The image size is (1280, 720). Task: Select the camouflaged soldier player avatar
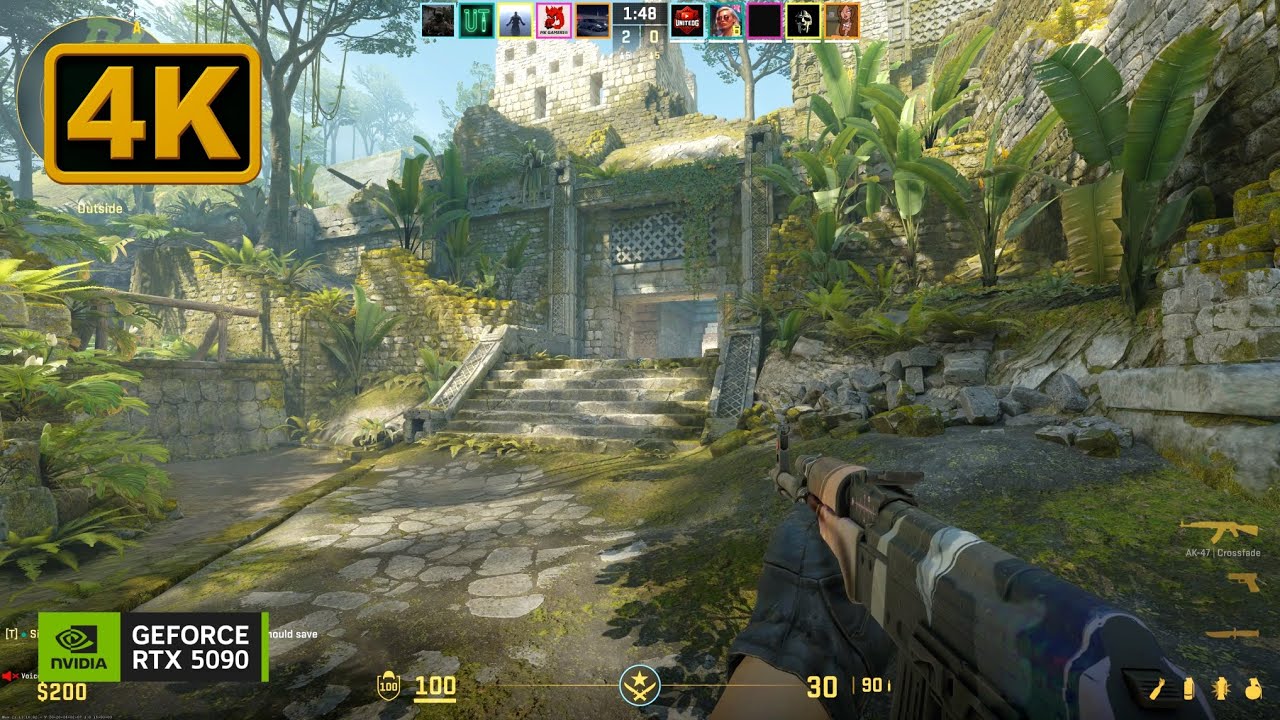[438, 21]
